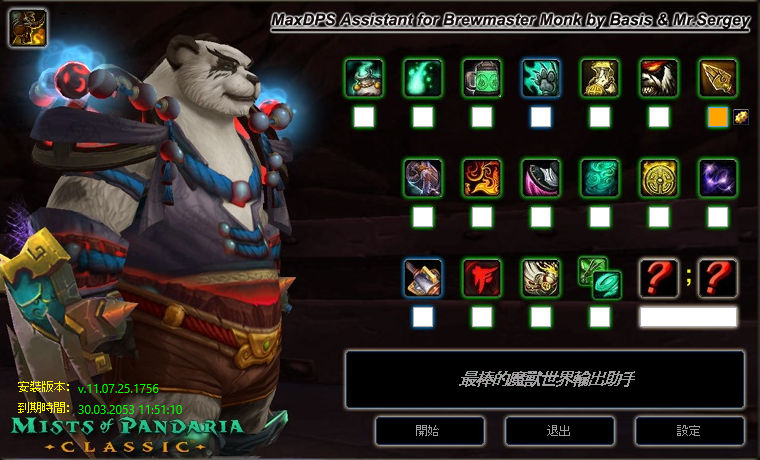760x460 pixels.
Task: Click the red glyph ability icon
Action: click(x=481, y=277)
